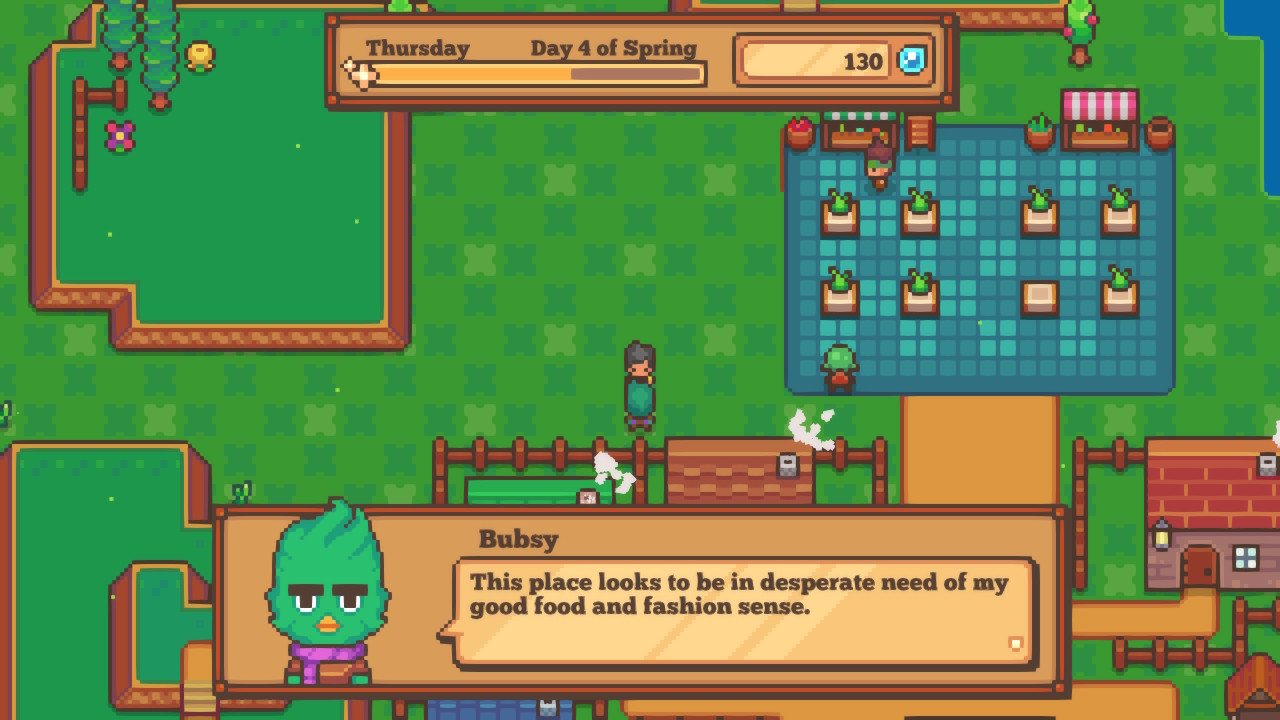Click Bubsy's speech bubble to continue

point(742,612)
